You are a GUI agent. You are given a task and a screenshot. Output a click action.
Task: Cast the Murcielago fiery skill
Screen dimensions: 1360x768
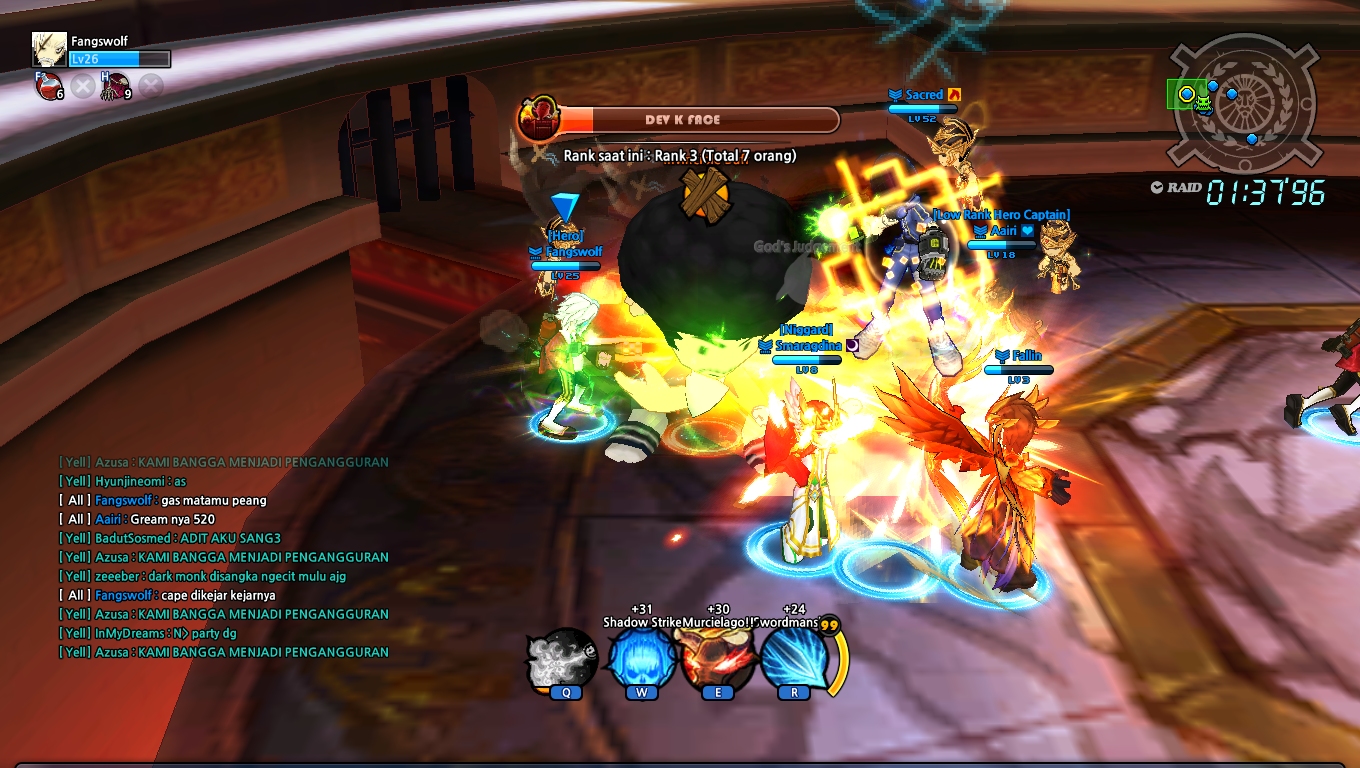pyautogui.click(x=717, y=660)
